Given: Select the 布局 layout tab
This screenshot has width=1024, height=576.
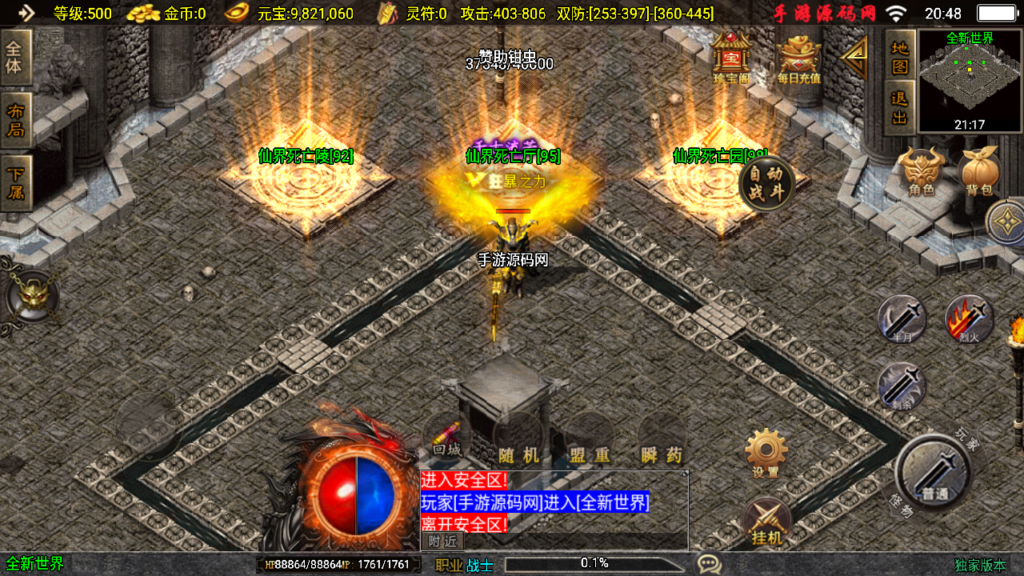Looking at the screenshot, I should pos(15,119).
